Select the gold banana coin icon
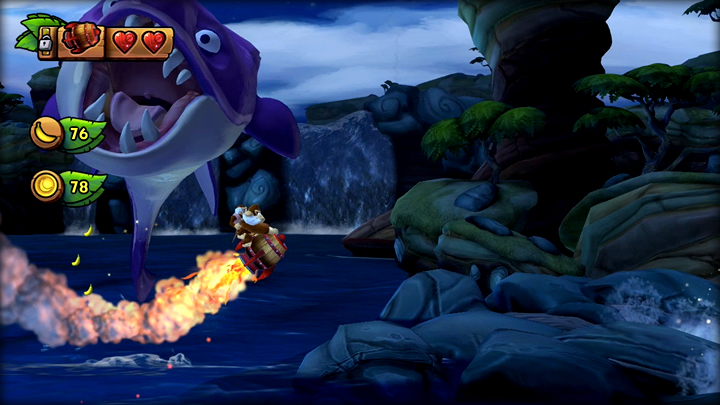 tap(46, 186)
